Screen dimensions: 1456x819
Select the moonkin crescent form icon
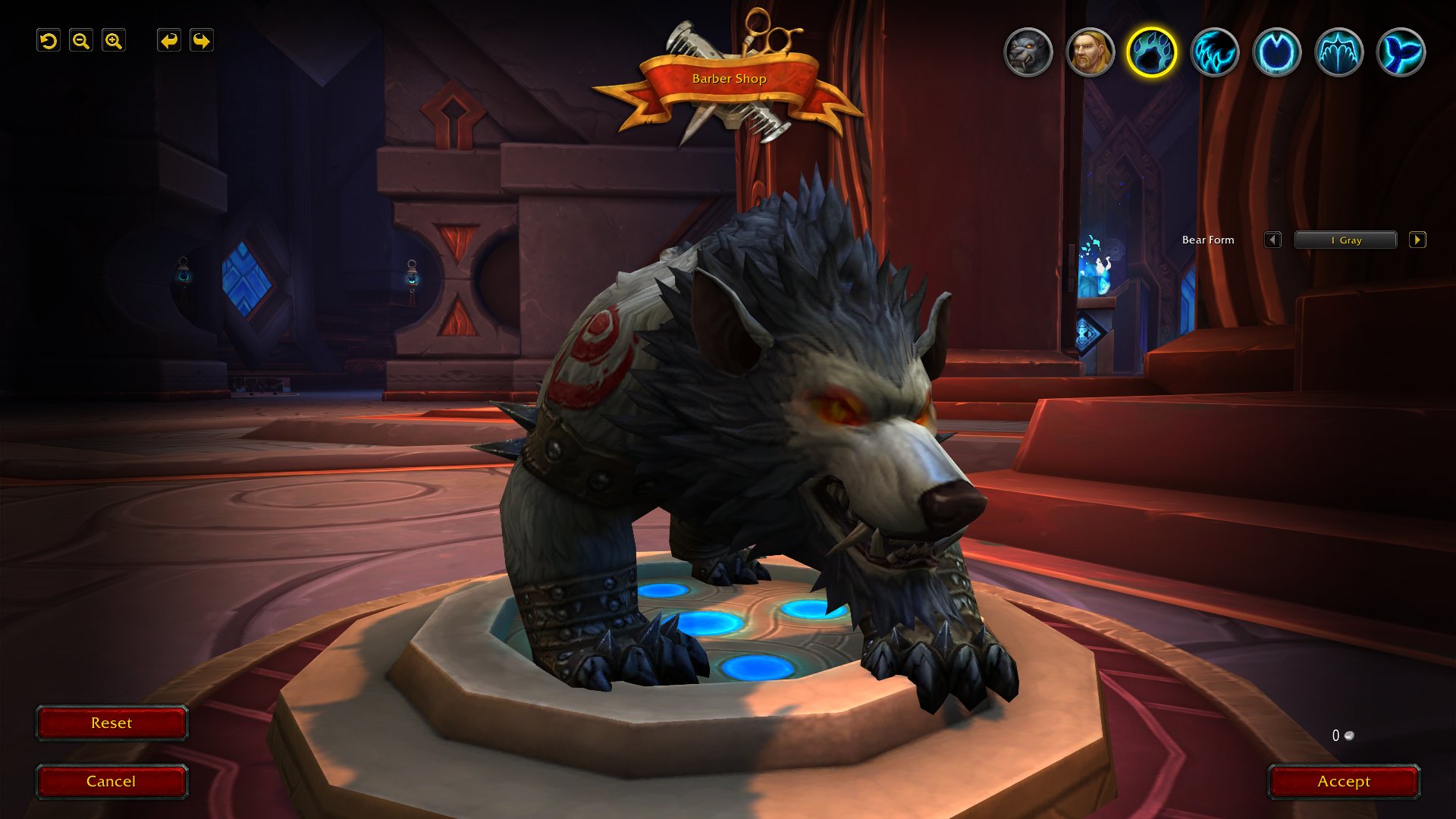1276,52
